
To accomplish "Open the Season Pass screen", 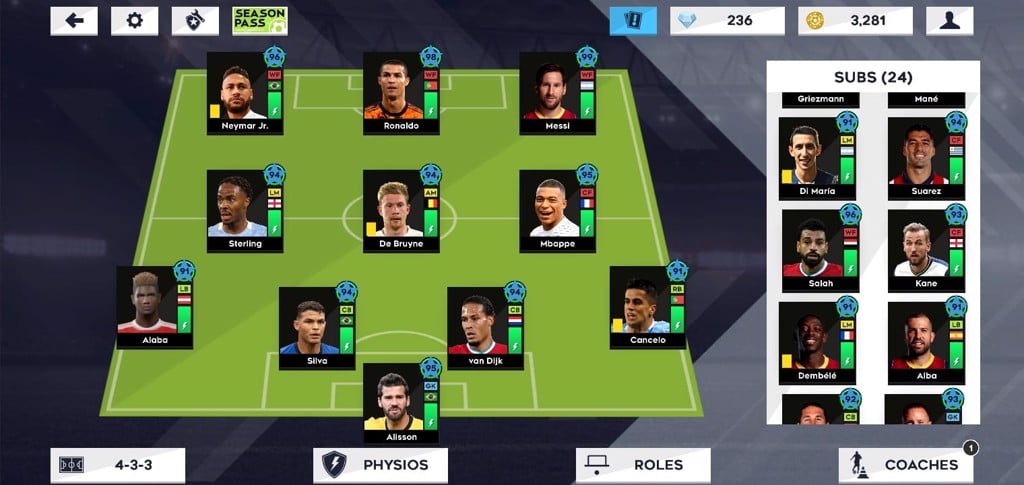I will click(259, 21).
